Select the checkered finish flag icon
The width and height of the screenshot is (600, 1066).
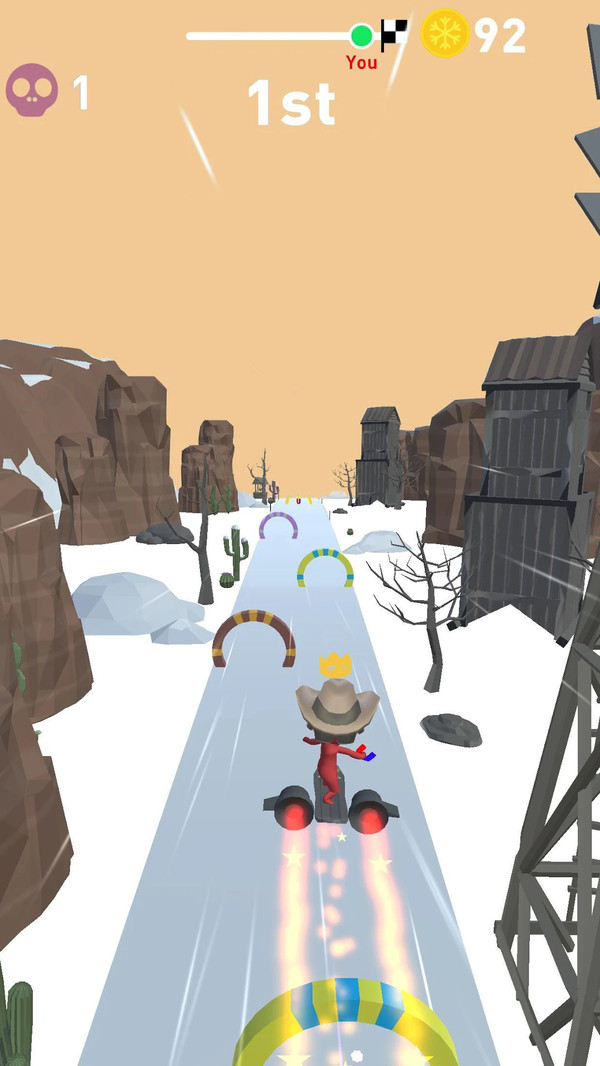click(x=394, y=33)
